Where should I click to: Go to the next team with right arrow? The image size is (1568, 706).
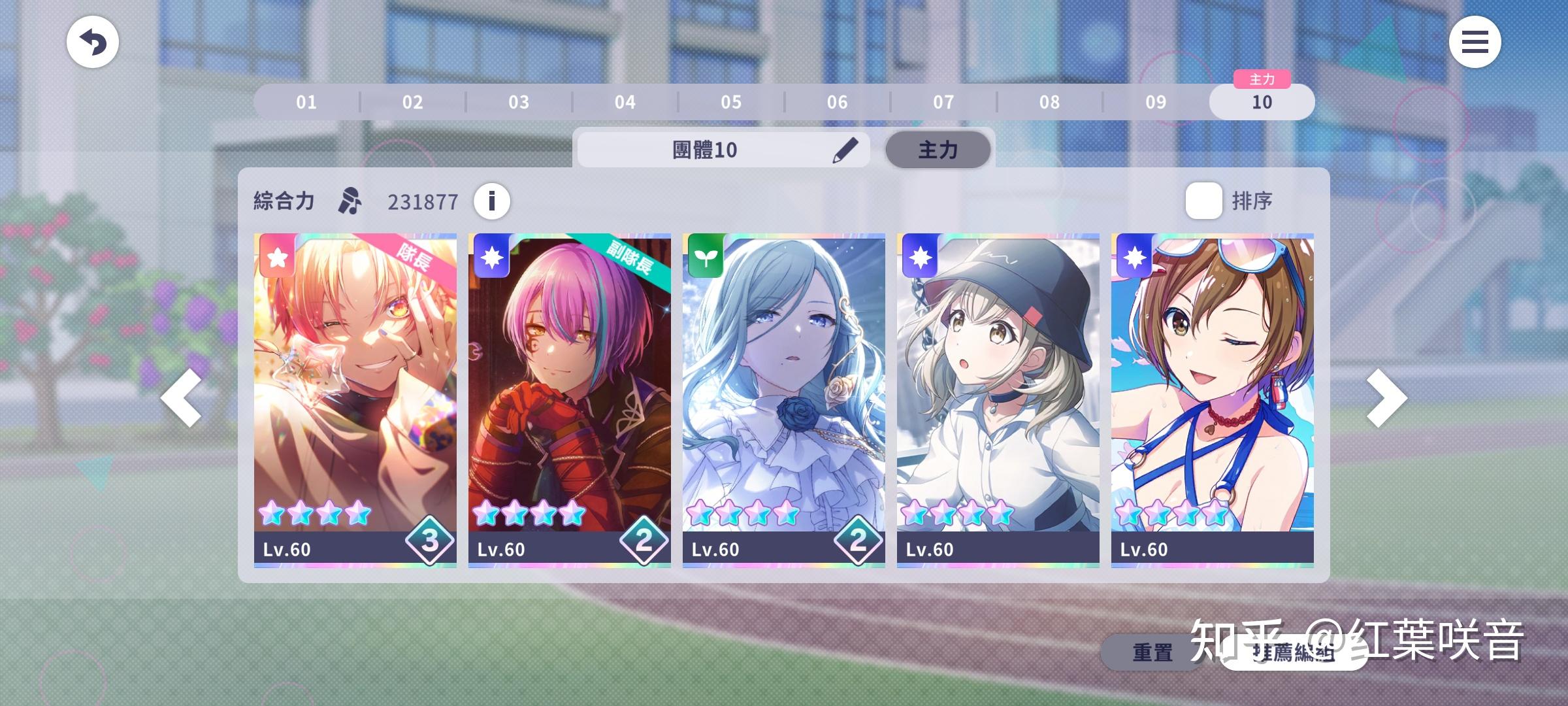pos(1386,398)
